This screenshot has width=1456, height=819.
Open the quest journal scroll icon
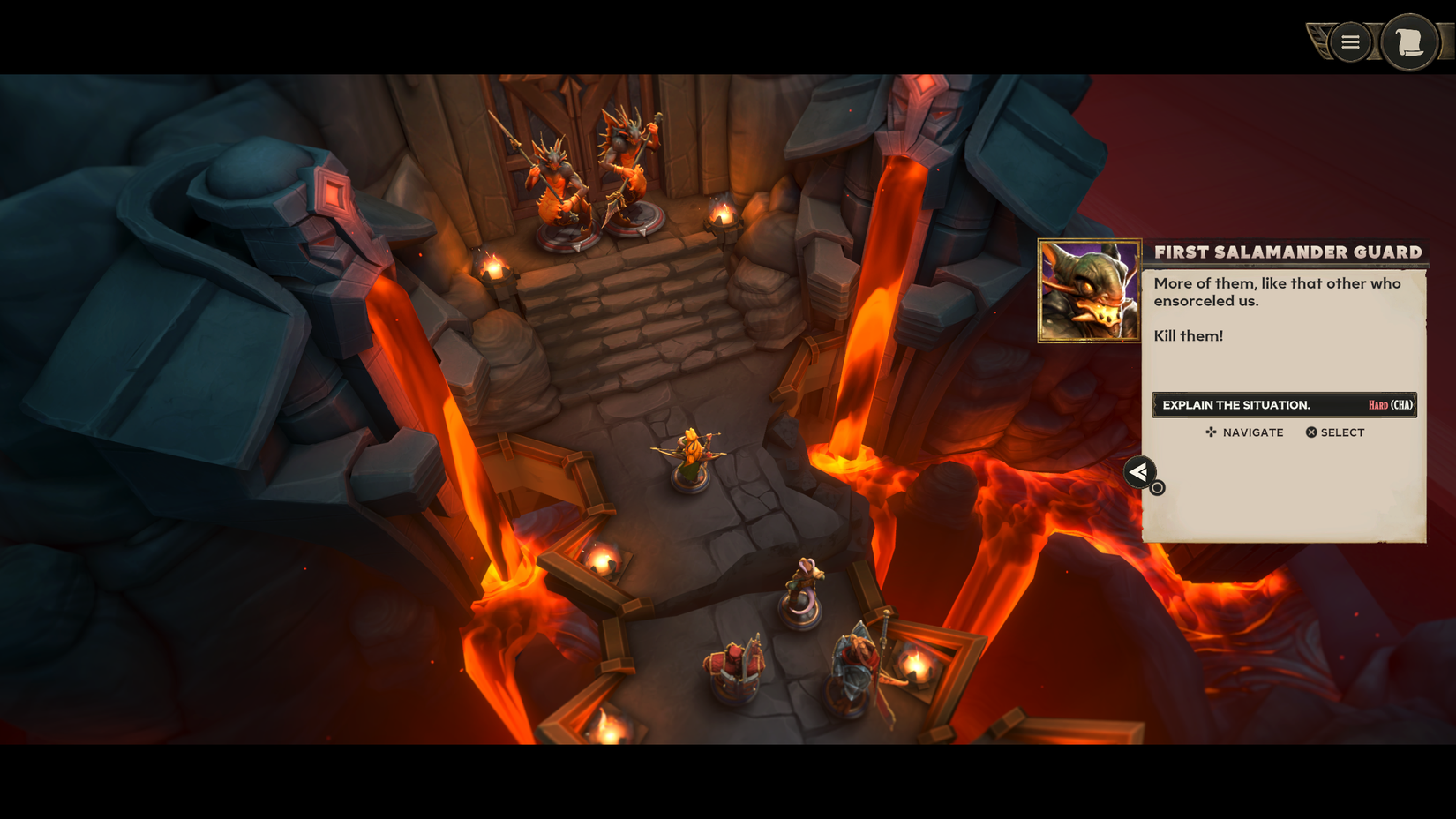pos(1409,41)
